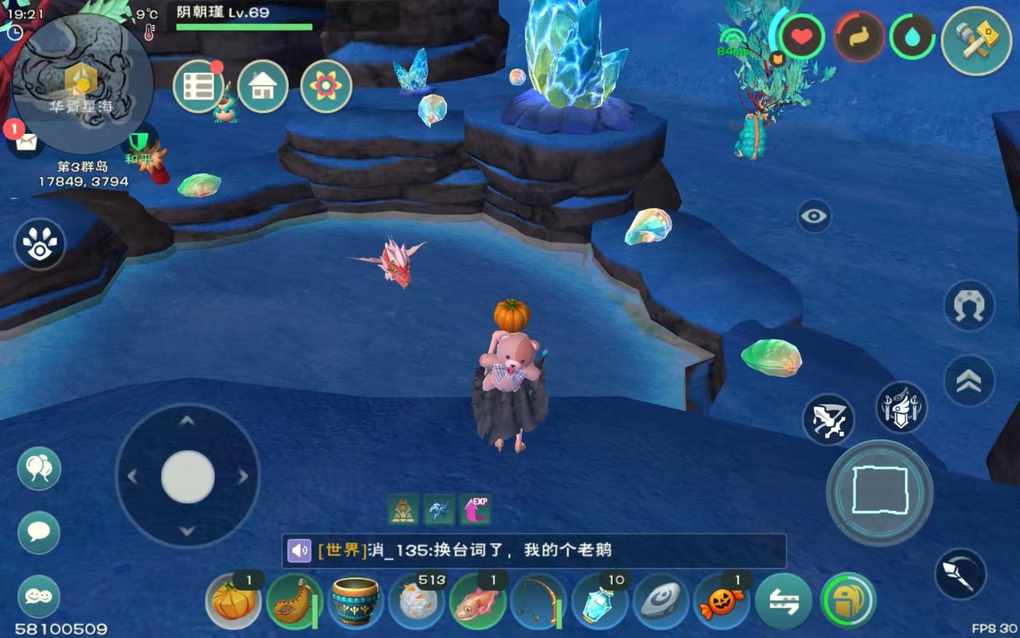Open the hammer crafting button
Screen dimensions: 1020x638
tap(976, 41)
